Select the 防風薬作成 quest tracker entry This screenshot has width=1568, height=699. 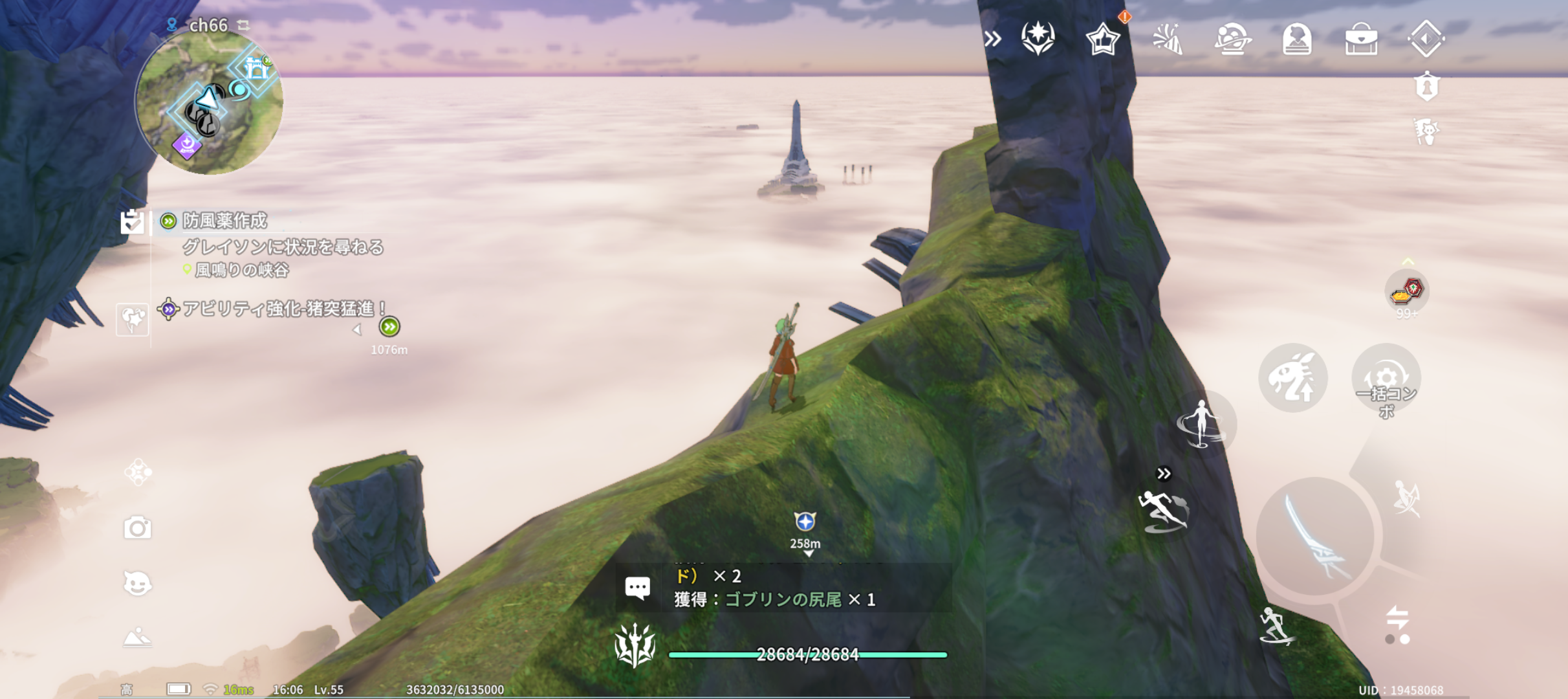(x=224, y=221)
